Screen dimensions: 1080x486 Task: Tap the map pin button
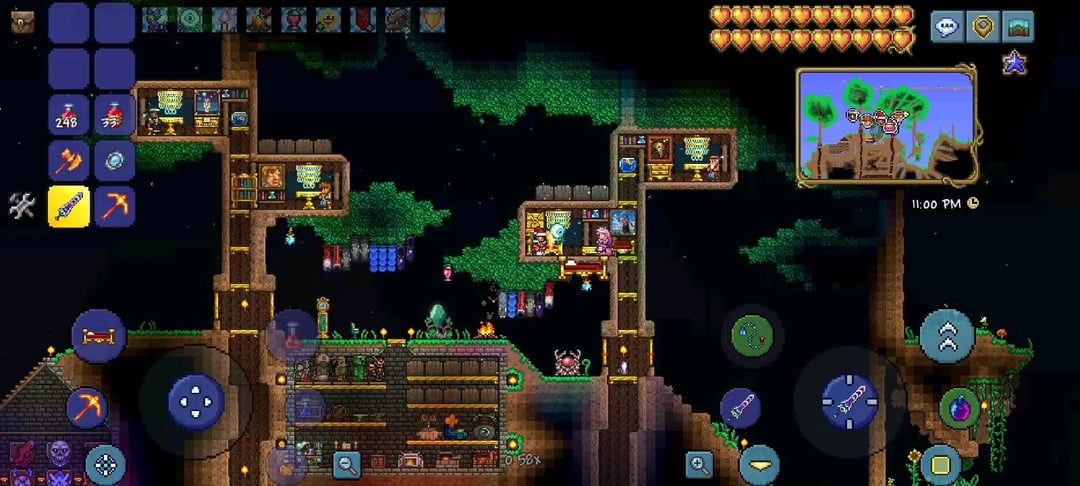click(x=983, y=27)
